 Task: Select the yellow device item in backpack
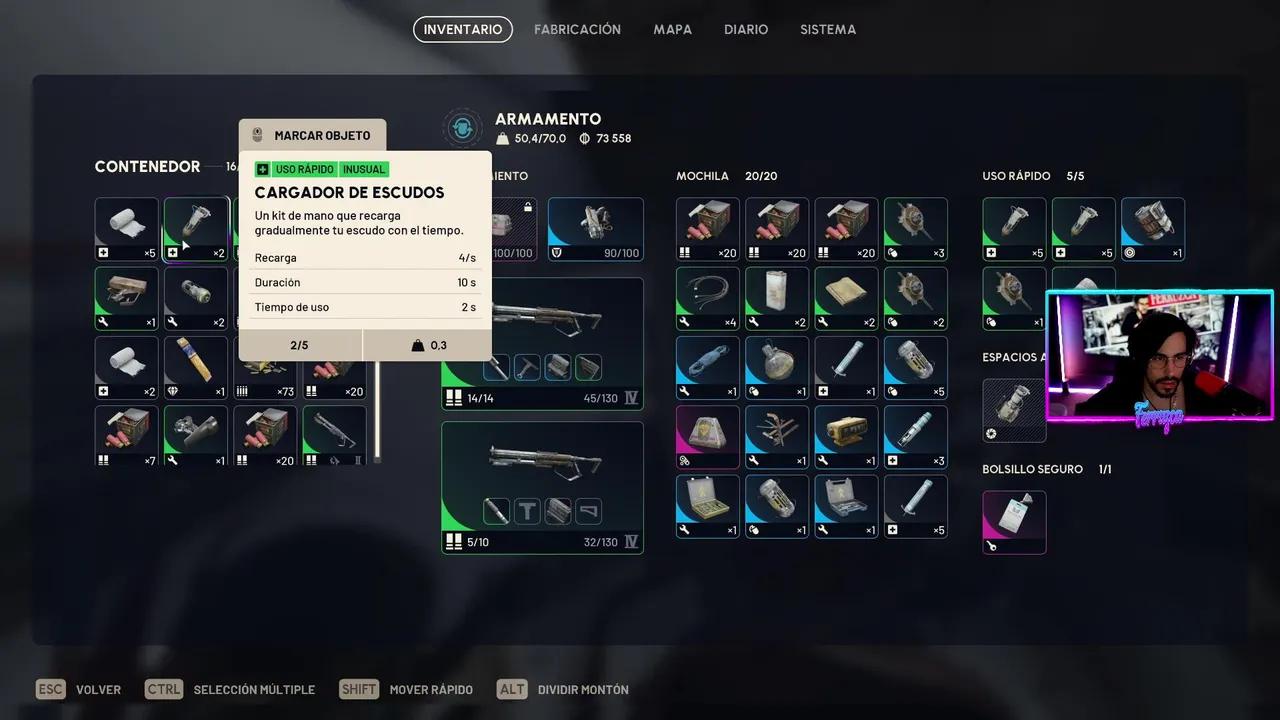click(x=846, y=436)
